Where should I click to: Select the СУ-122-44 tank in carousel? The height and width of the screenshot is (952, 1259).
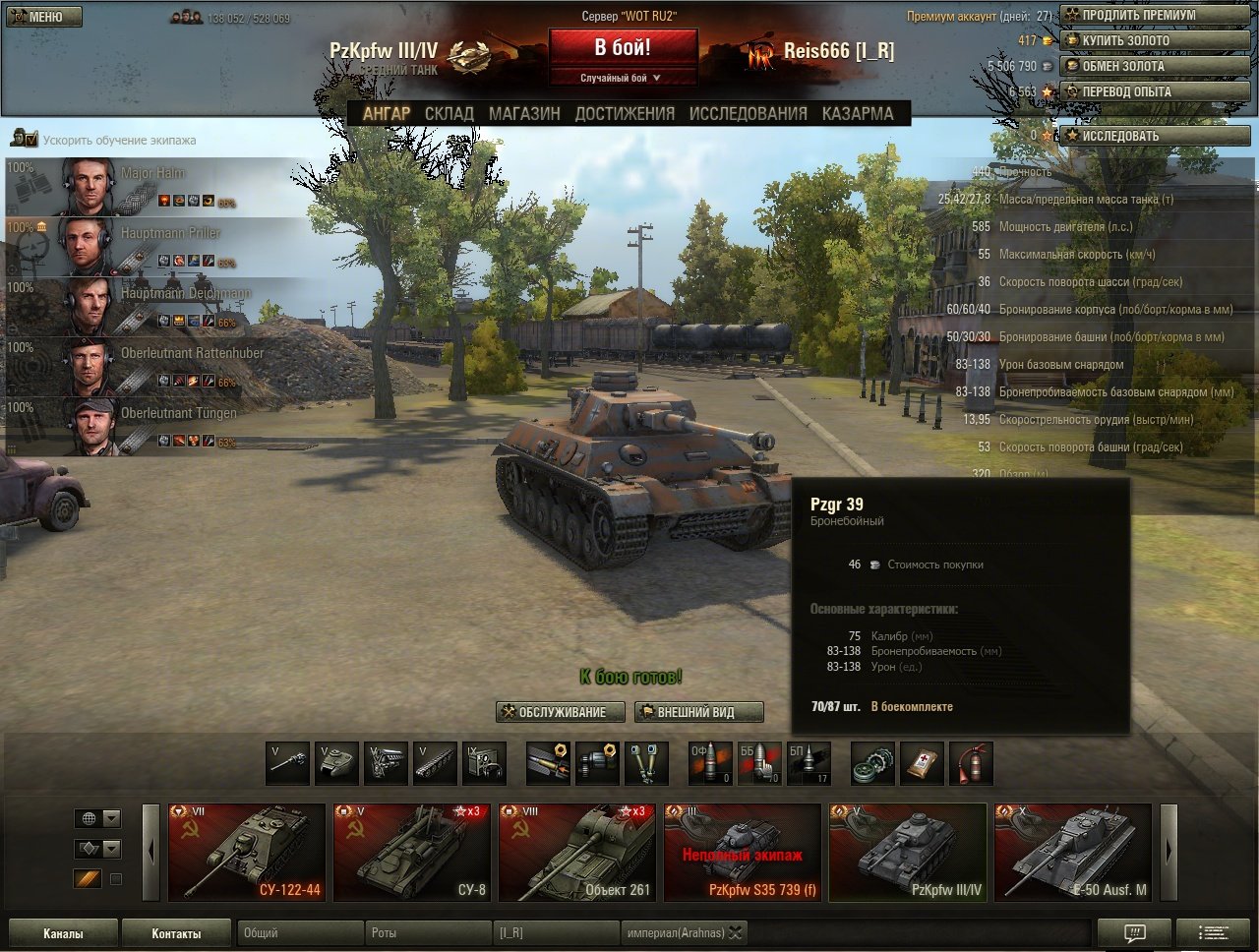coord(247,852)
